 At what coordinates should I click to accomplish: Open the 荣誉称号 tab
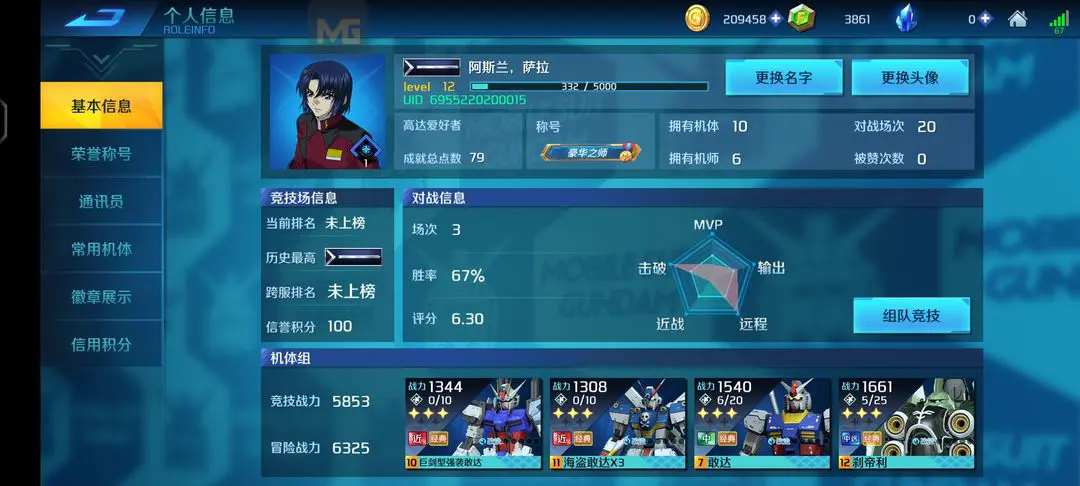click(x=101, y=154)
